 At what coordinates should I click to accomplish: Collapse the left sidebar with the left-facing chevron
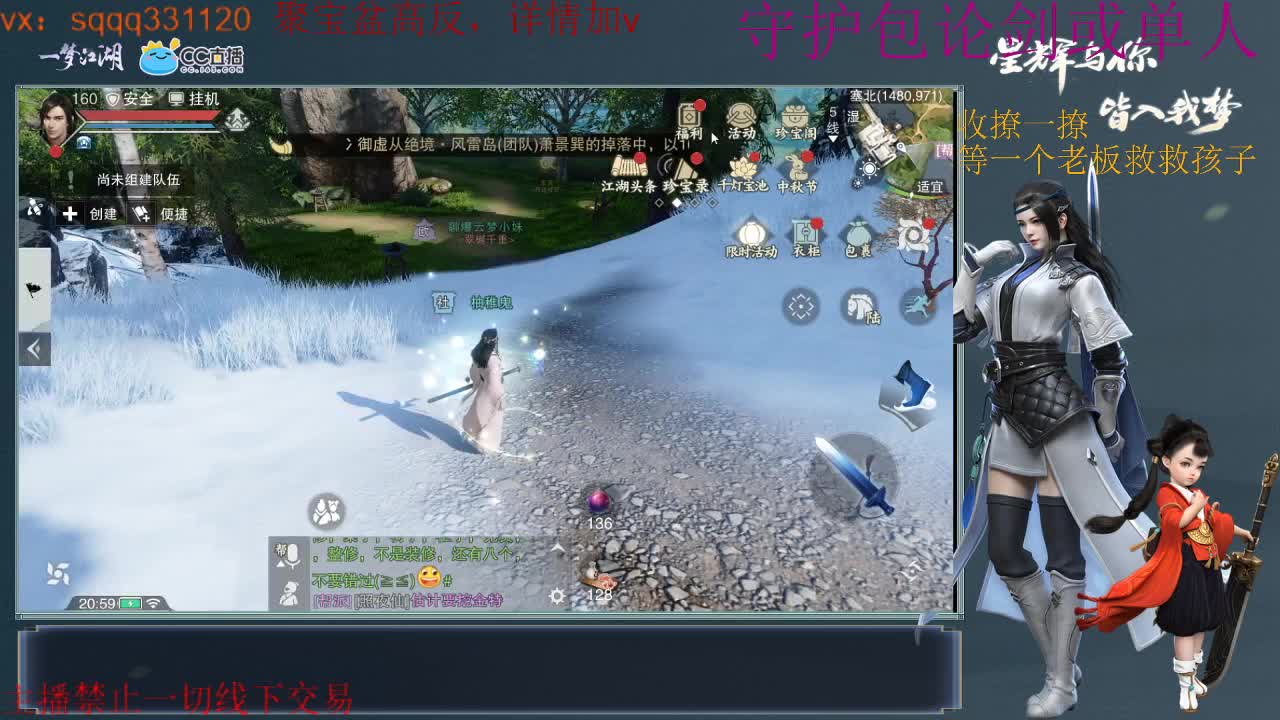click(x=35, y=350)
